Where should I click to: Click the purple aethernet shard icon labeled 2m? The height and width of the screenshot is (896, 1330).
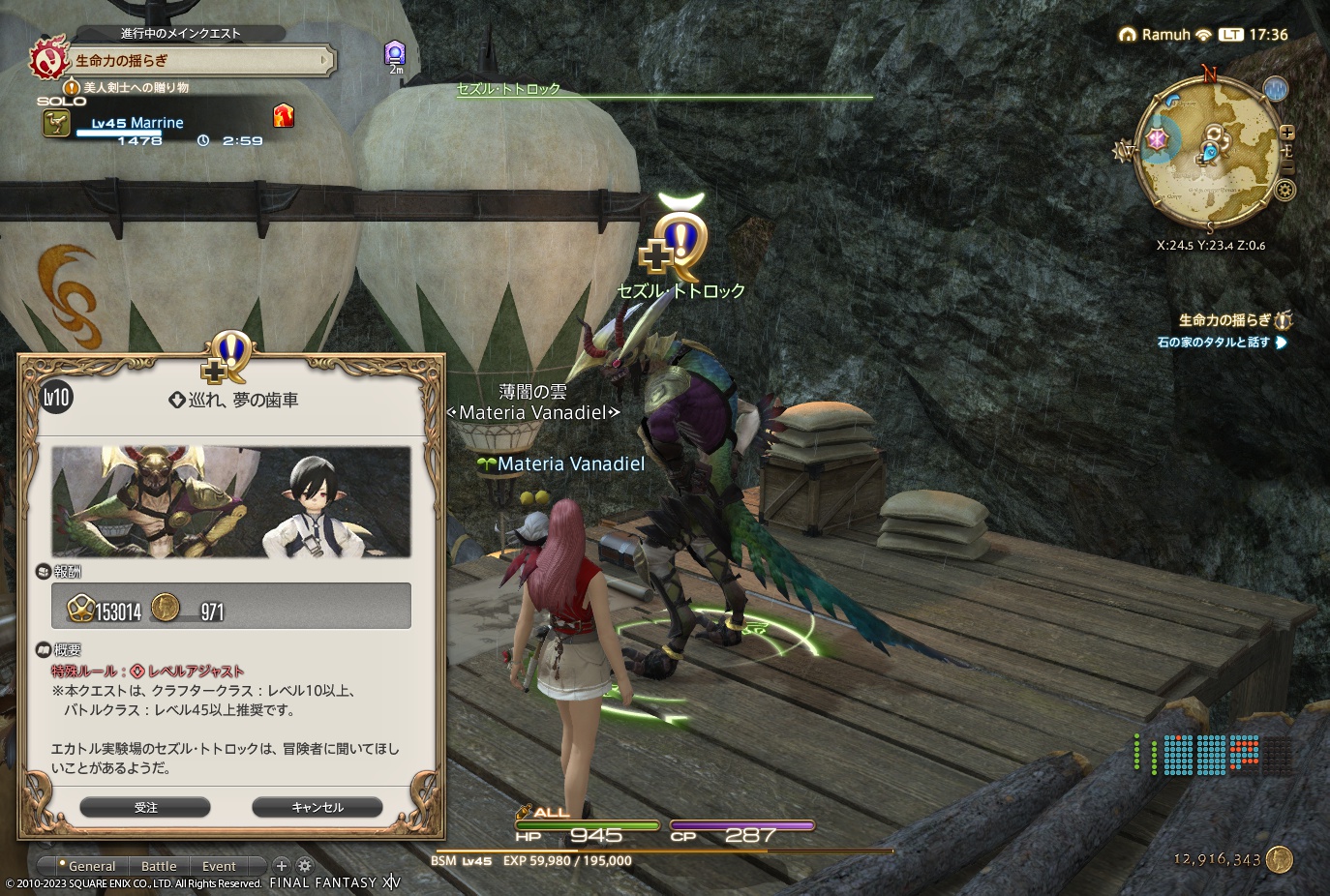pos(393,50)
